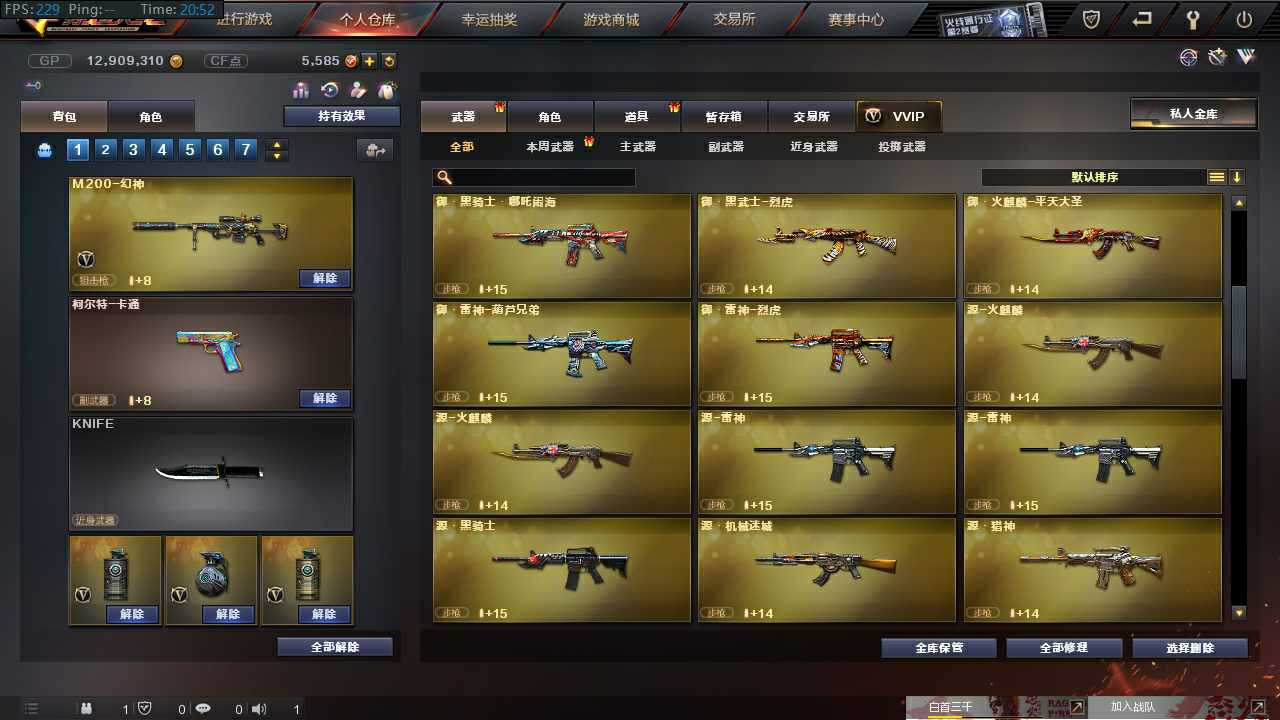Click the power exit icon at top right
The height and width of the screenshot is (720, 1280).
1243,18
